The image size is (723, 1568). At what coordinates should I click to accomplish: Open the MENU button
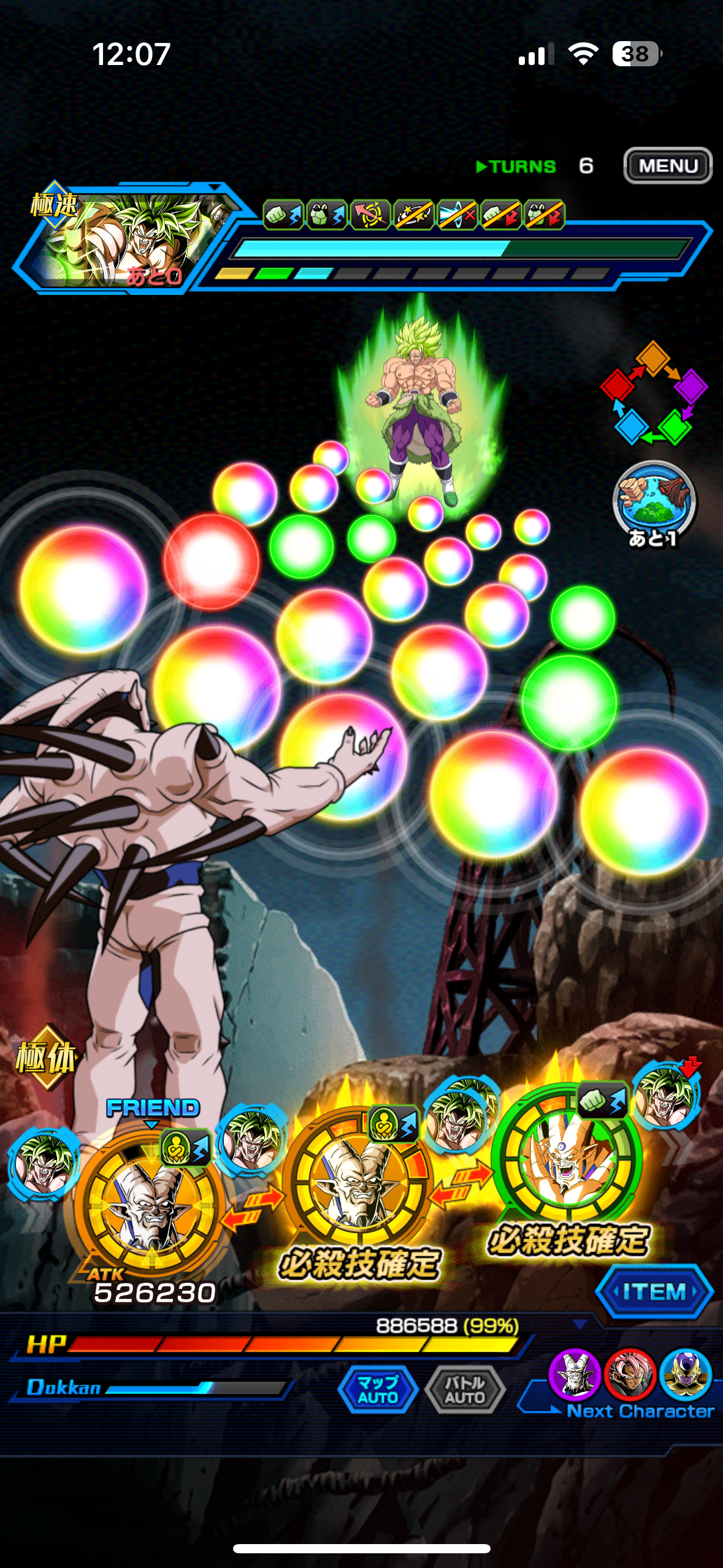click(667, 166)
